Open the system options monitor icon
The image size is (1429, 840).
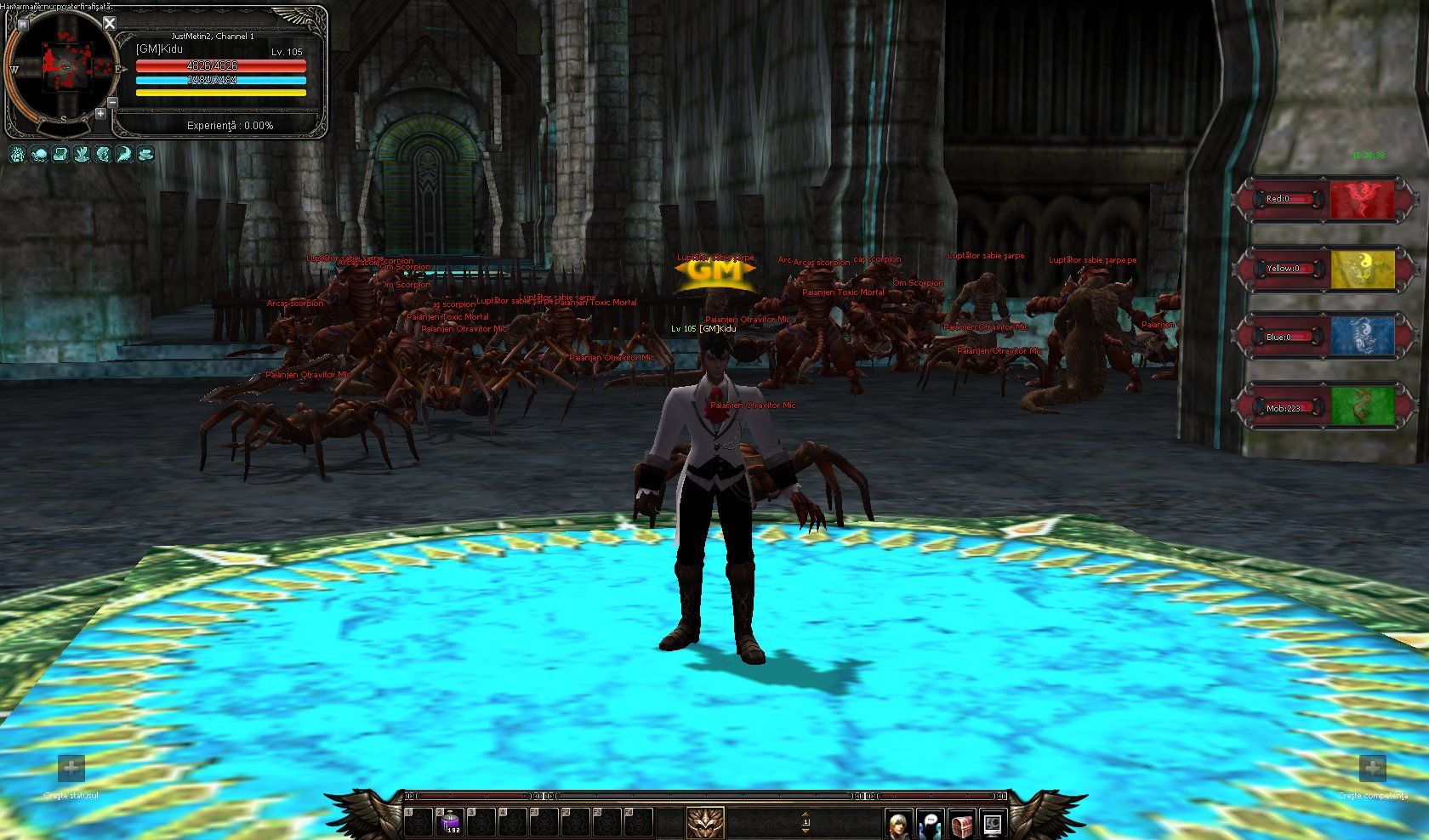(992, 823)
